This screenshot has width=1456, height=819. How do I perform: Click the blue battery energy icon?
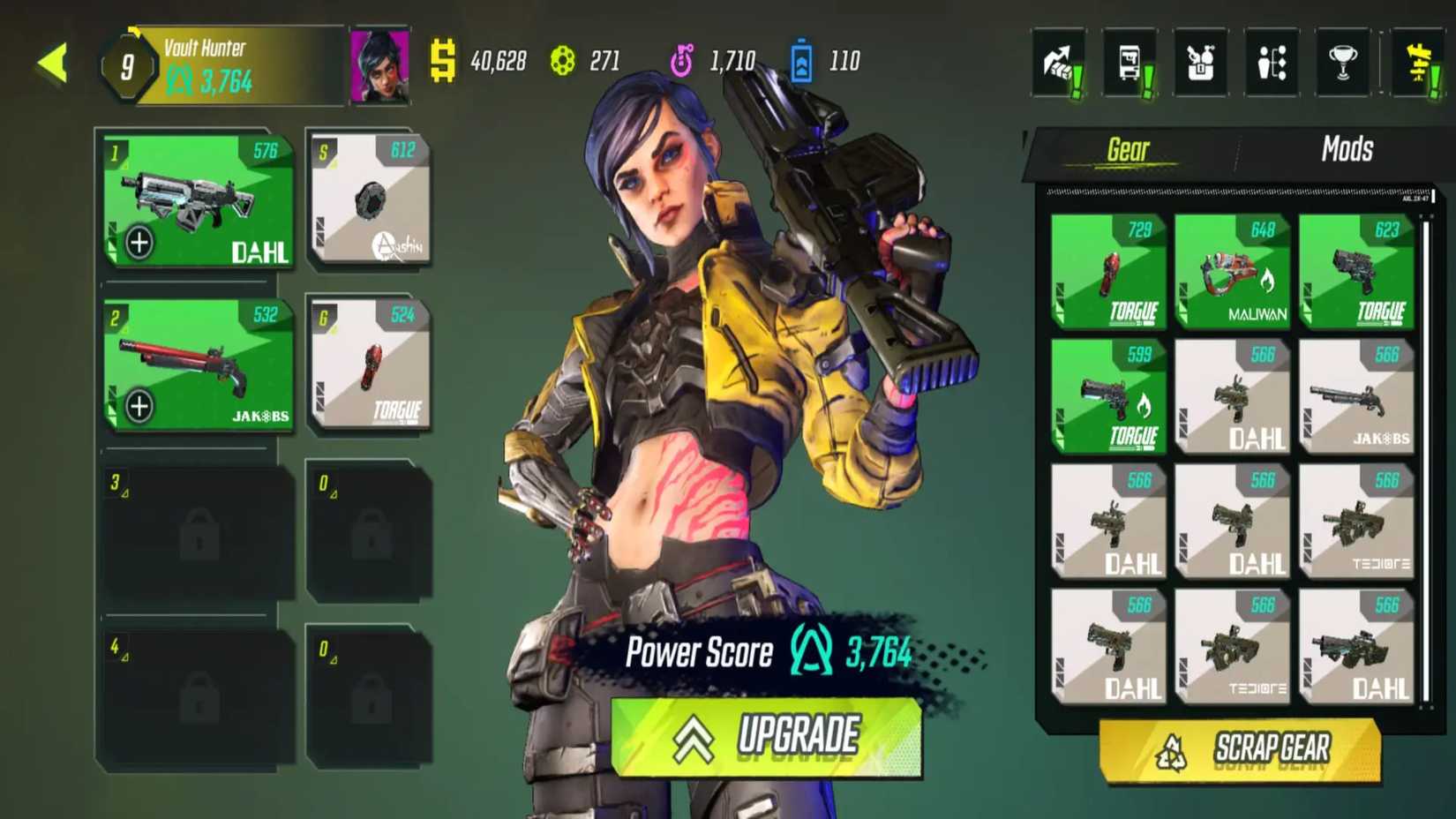[x=801, y=60]
